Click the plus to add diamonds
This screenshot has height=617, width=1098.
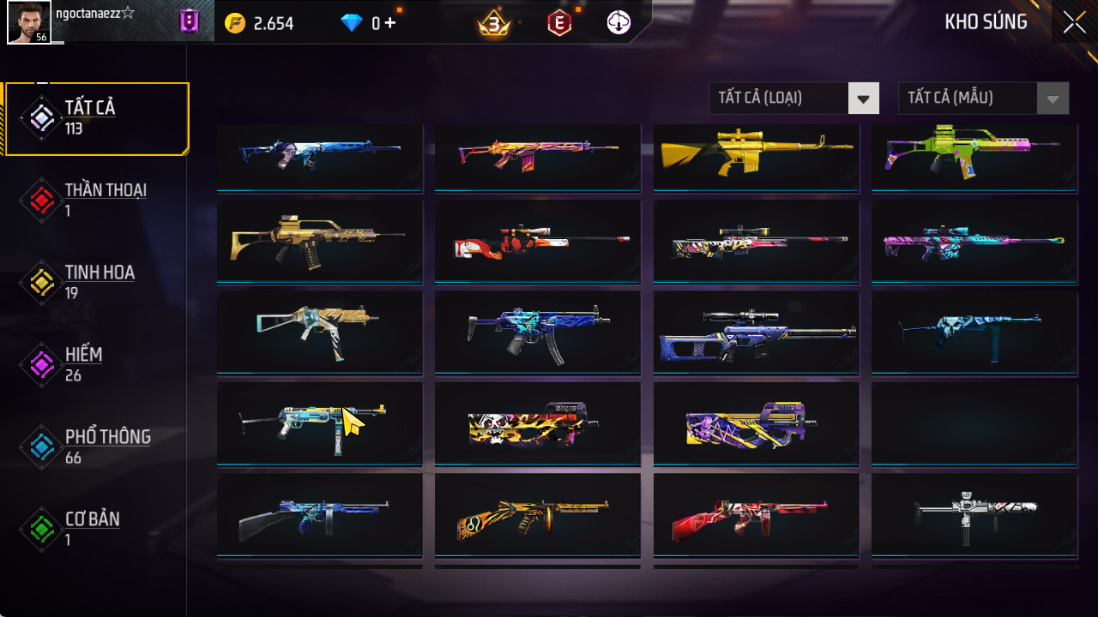(x=389, y=23)
